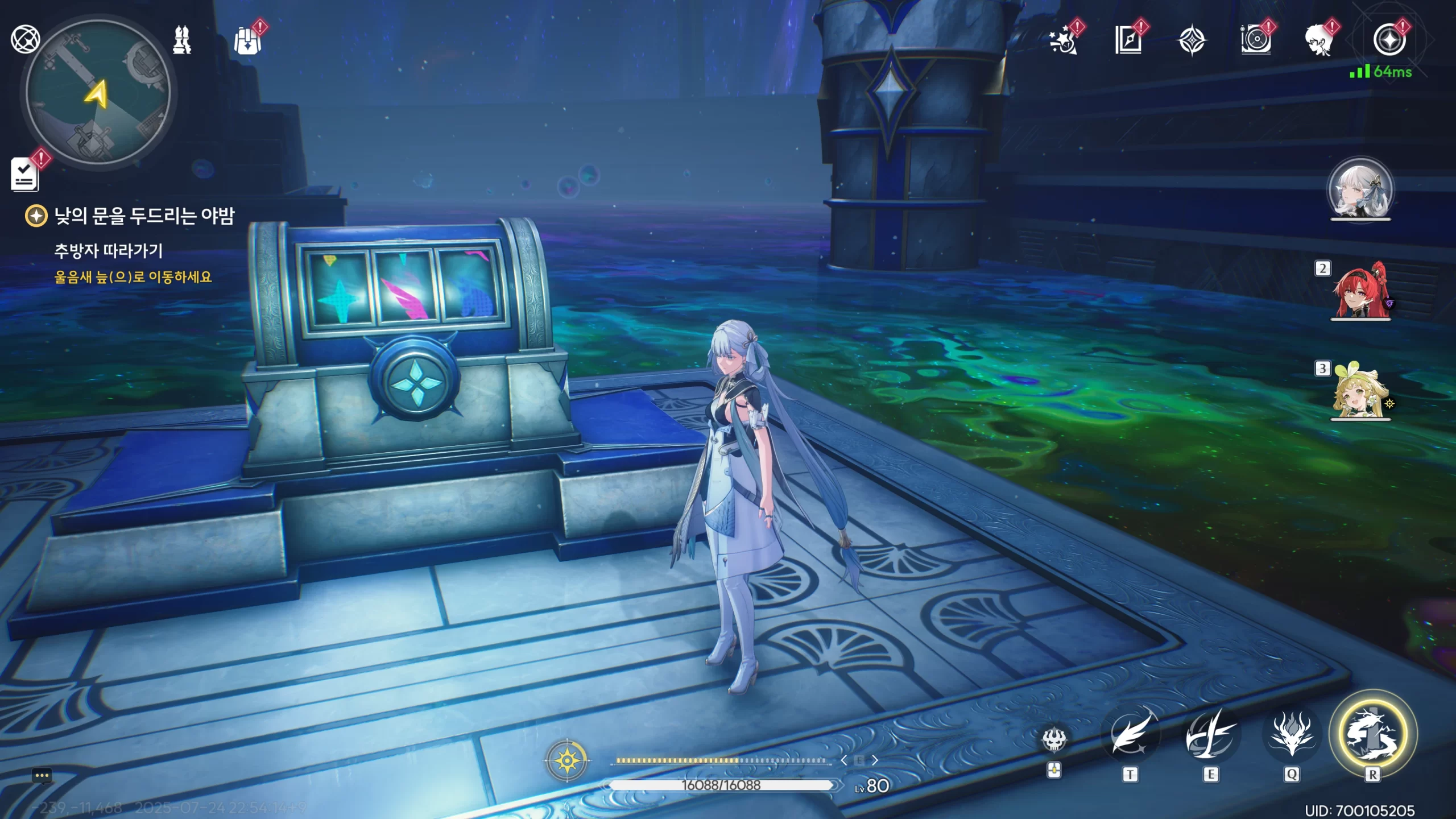
Task: Click the chess pieces icon
Action: (182, 40)
